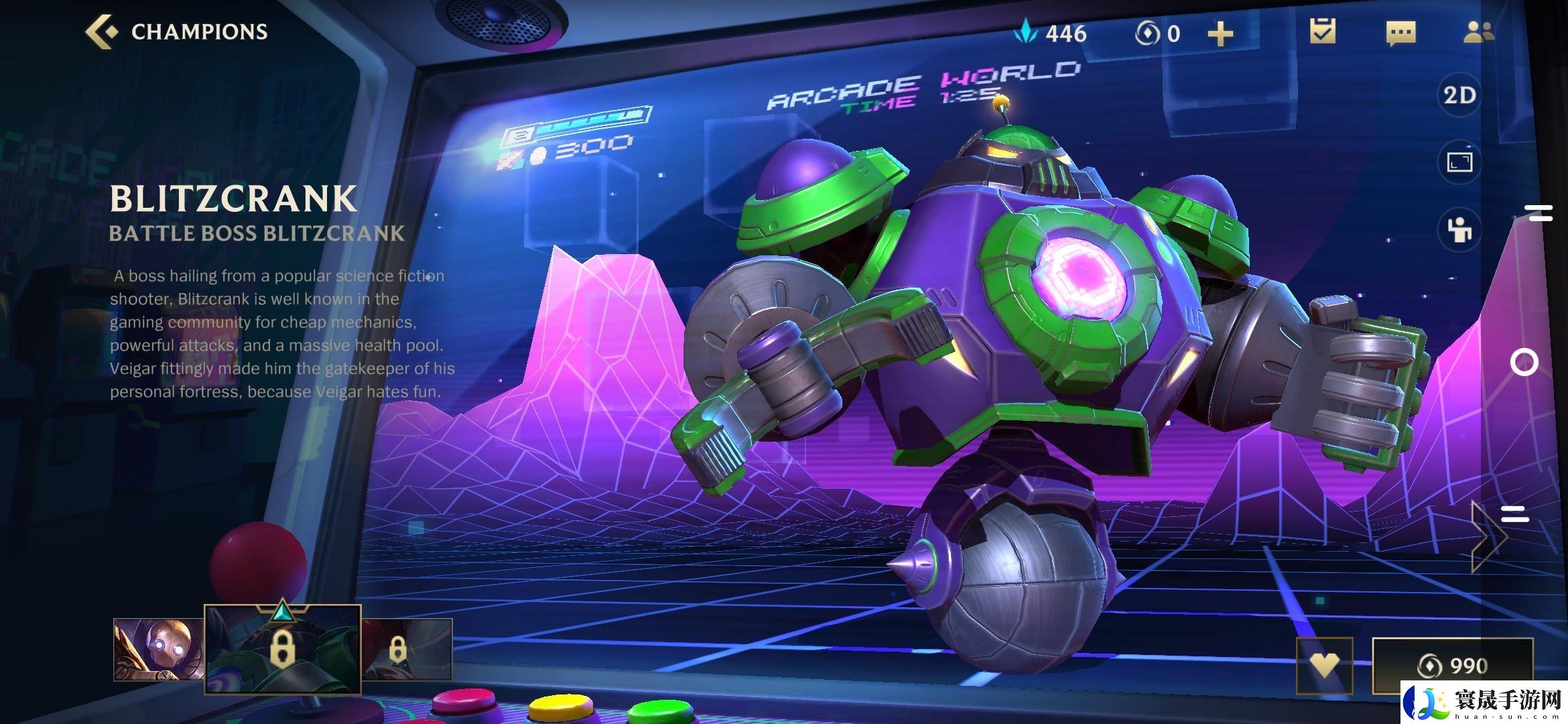The image size is (1568, 724).
Task: Choose the third locked skin thumbnail
Action: tap(407, 649)
